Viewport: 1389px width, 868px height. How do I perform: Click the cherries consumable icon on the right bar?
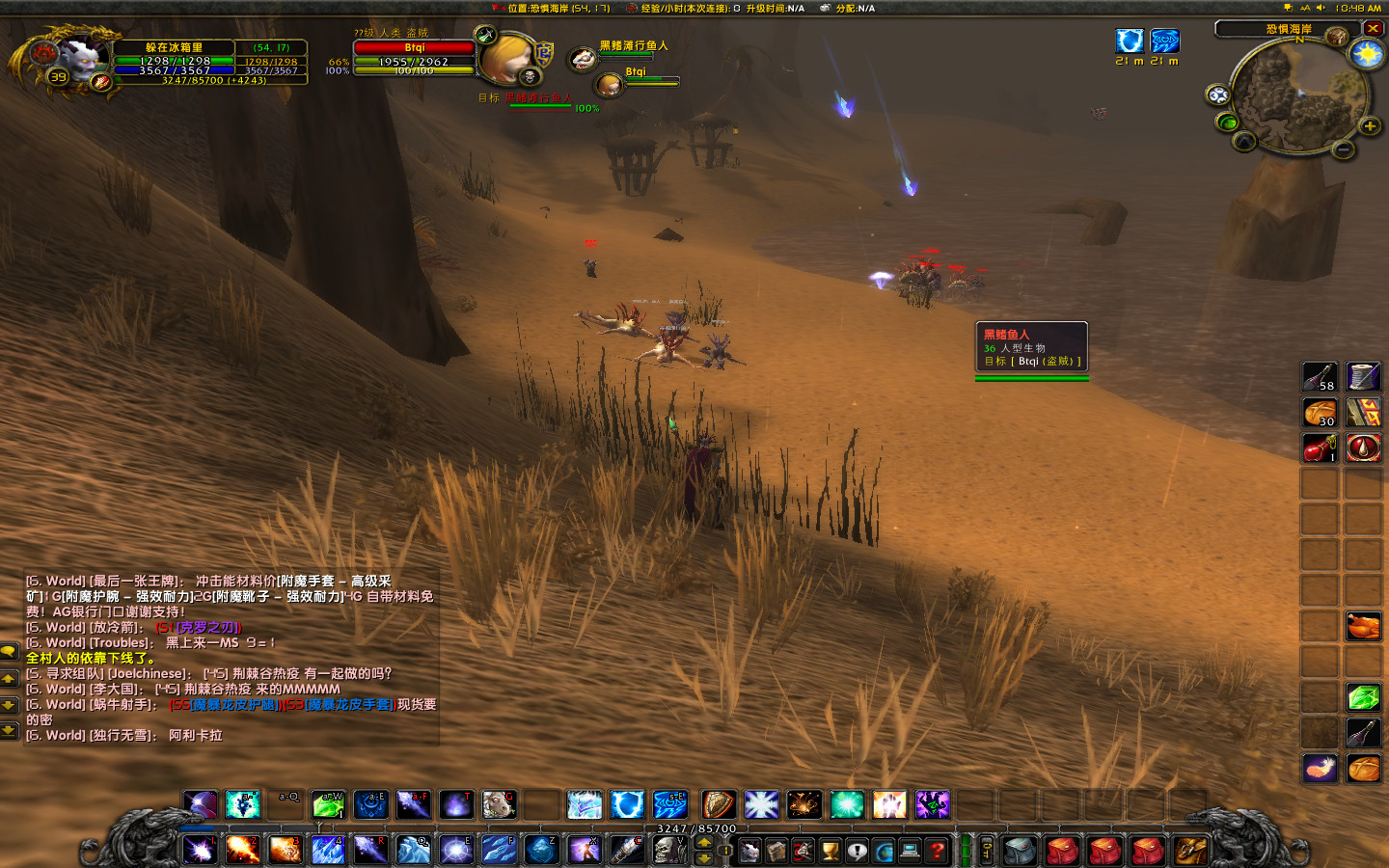pos(1319,448)
